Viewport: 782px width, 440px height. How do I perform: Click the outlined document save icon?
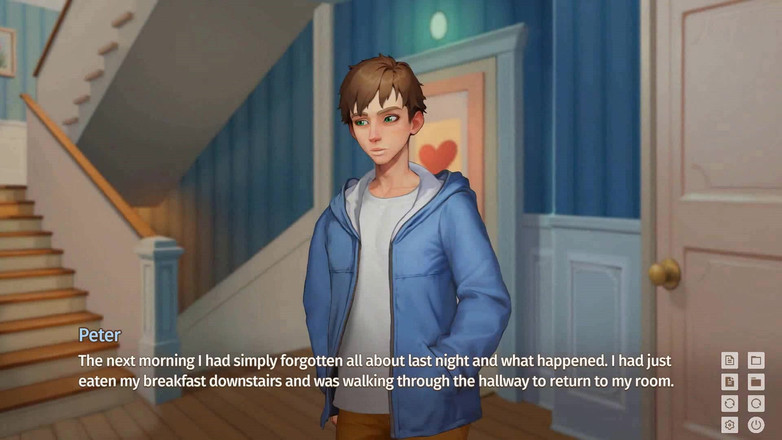(x=729, y=360)
